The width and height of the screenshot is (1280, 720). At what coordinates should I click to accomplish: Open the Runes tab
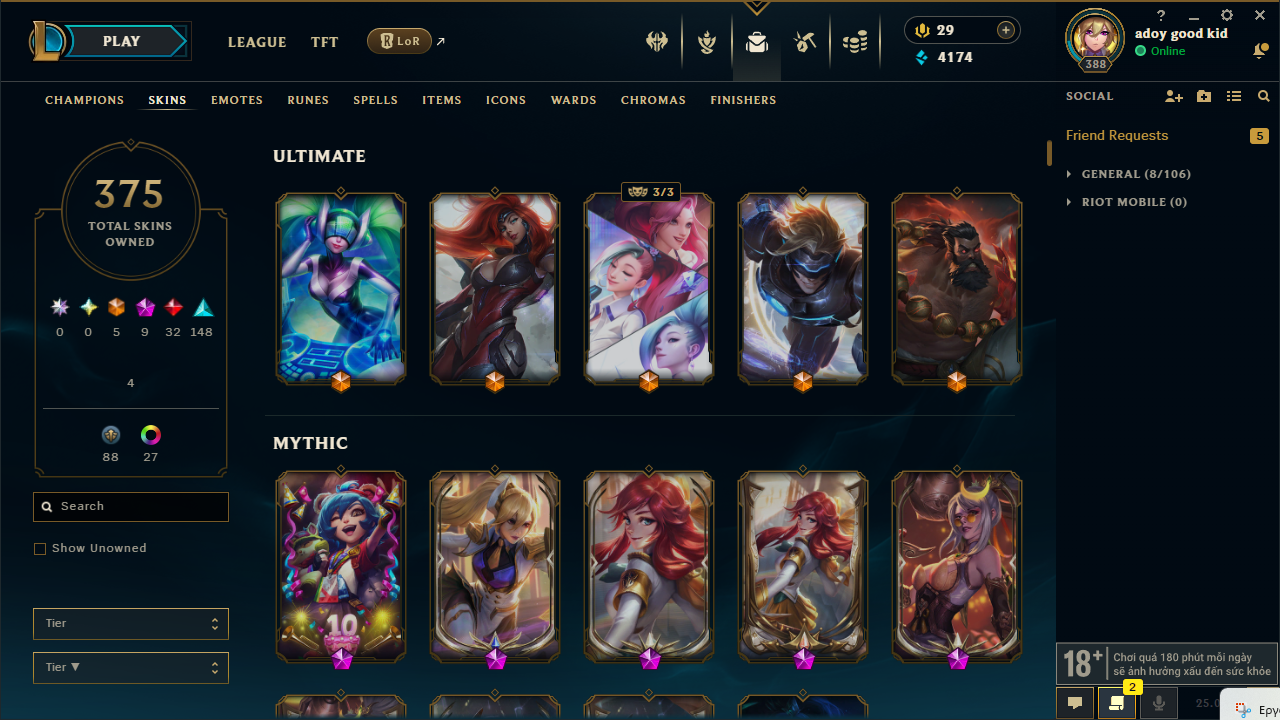click(x=308, y=100)
